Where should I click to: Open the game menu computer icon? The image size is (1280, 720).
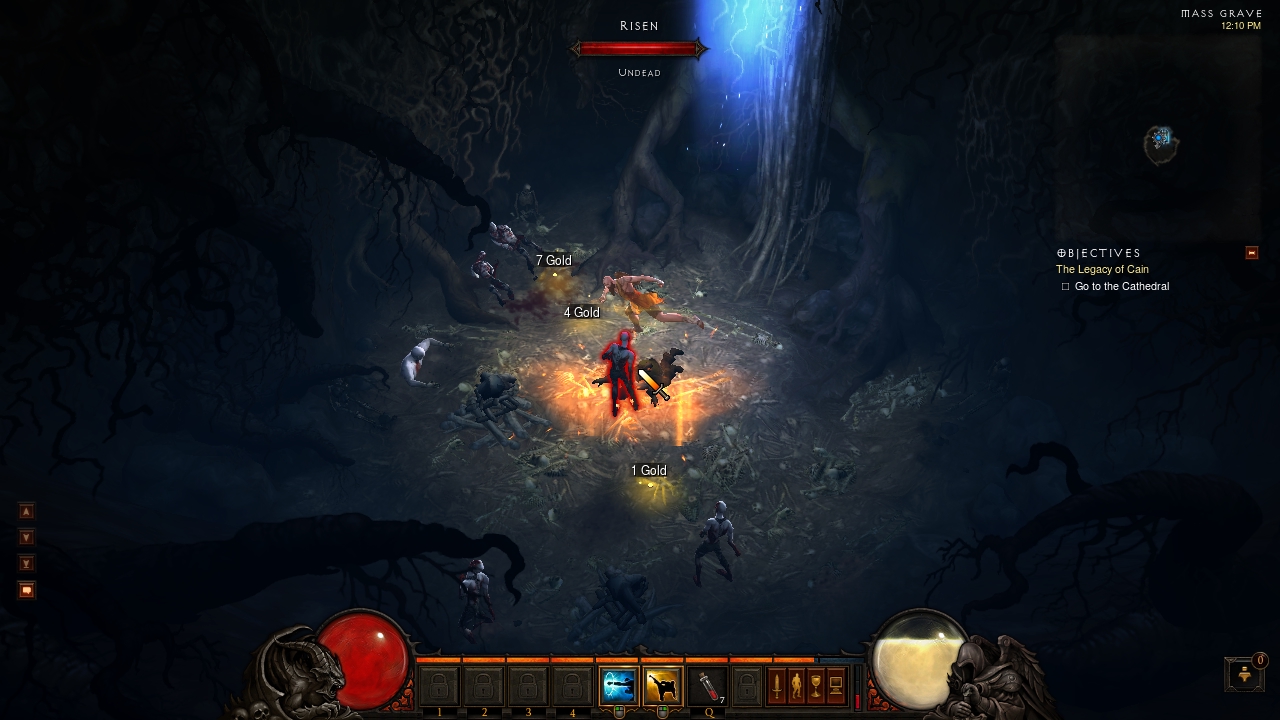click(x=836, y=686)
